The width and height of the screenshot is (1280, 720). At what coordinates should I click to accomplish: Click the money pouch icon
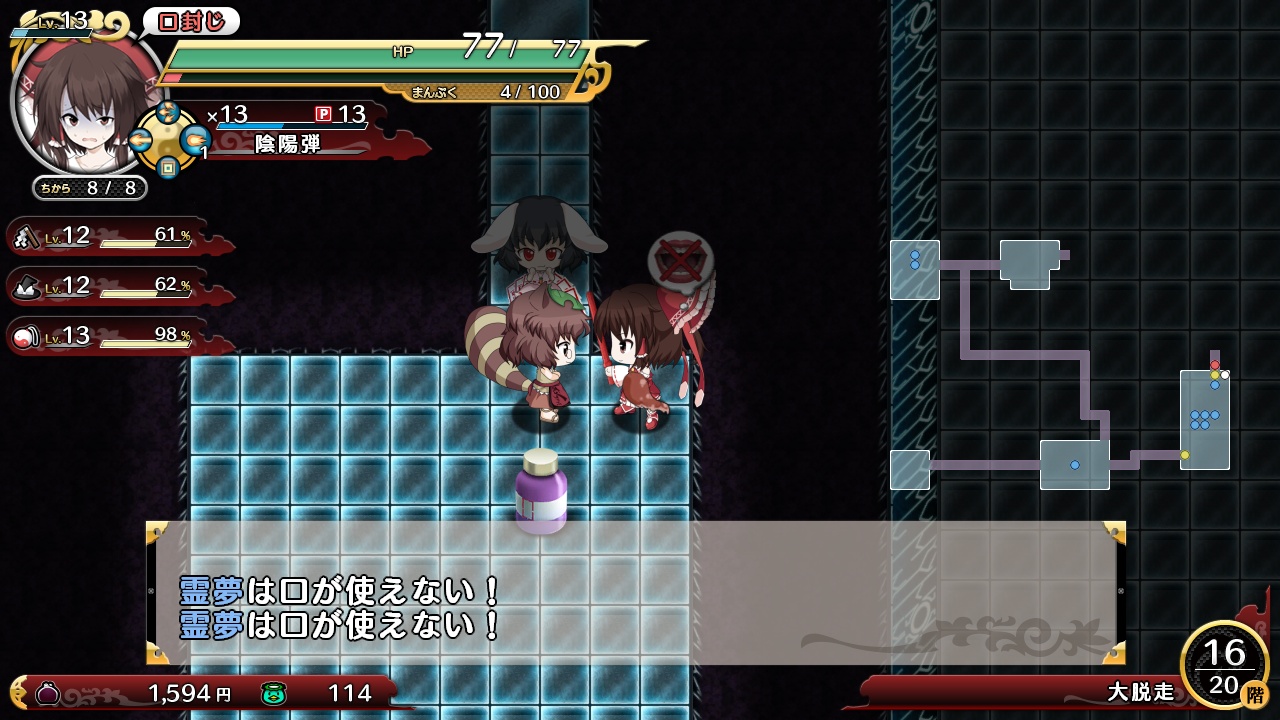coord(47,692)
